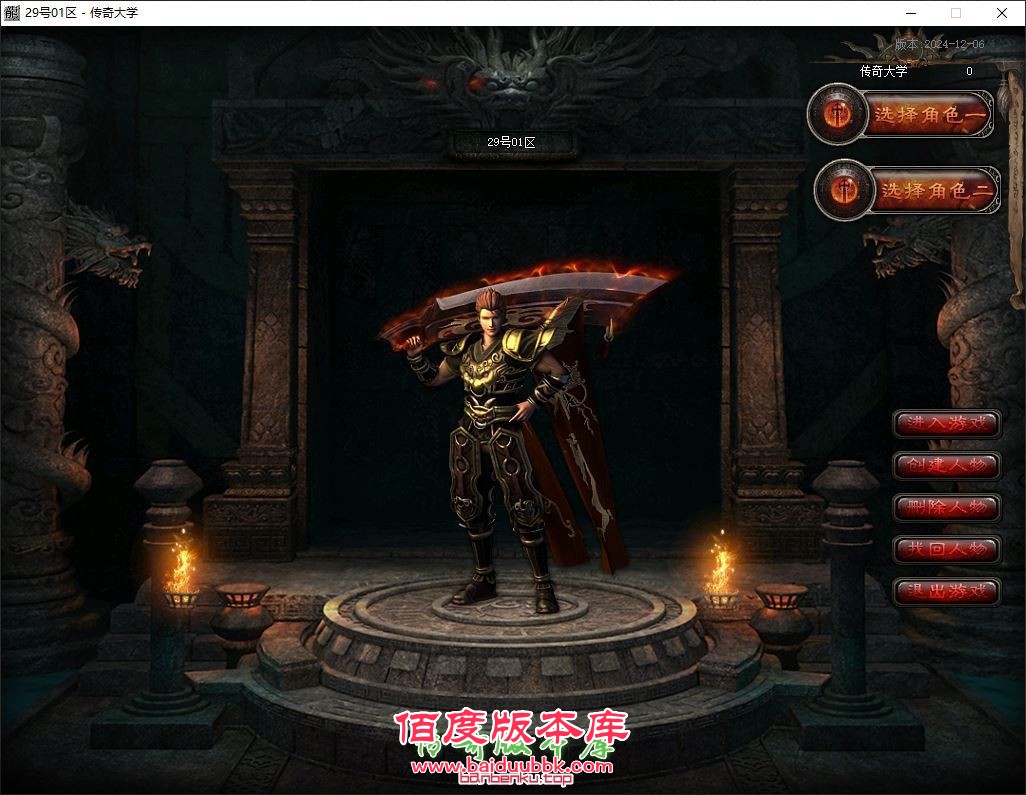Viewport: 1026px width, 795px height.
Task: Open 创建人物 to create a character
Action: 946,466
